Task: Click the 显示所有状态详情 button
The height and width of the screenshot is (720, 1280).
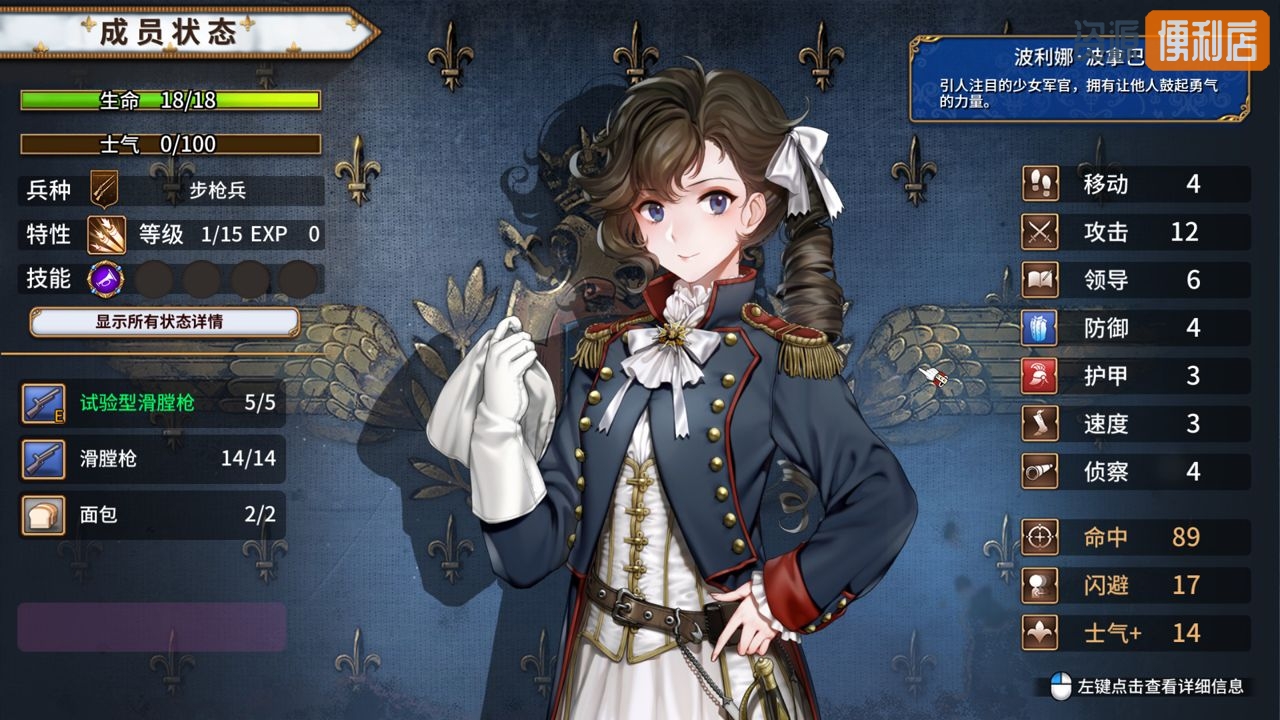Action: coord(165,322)
